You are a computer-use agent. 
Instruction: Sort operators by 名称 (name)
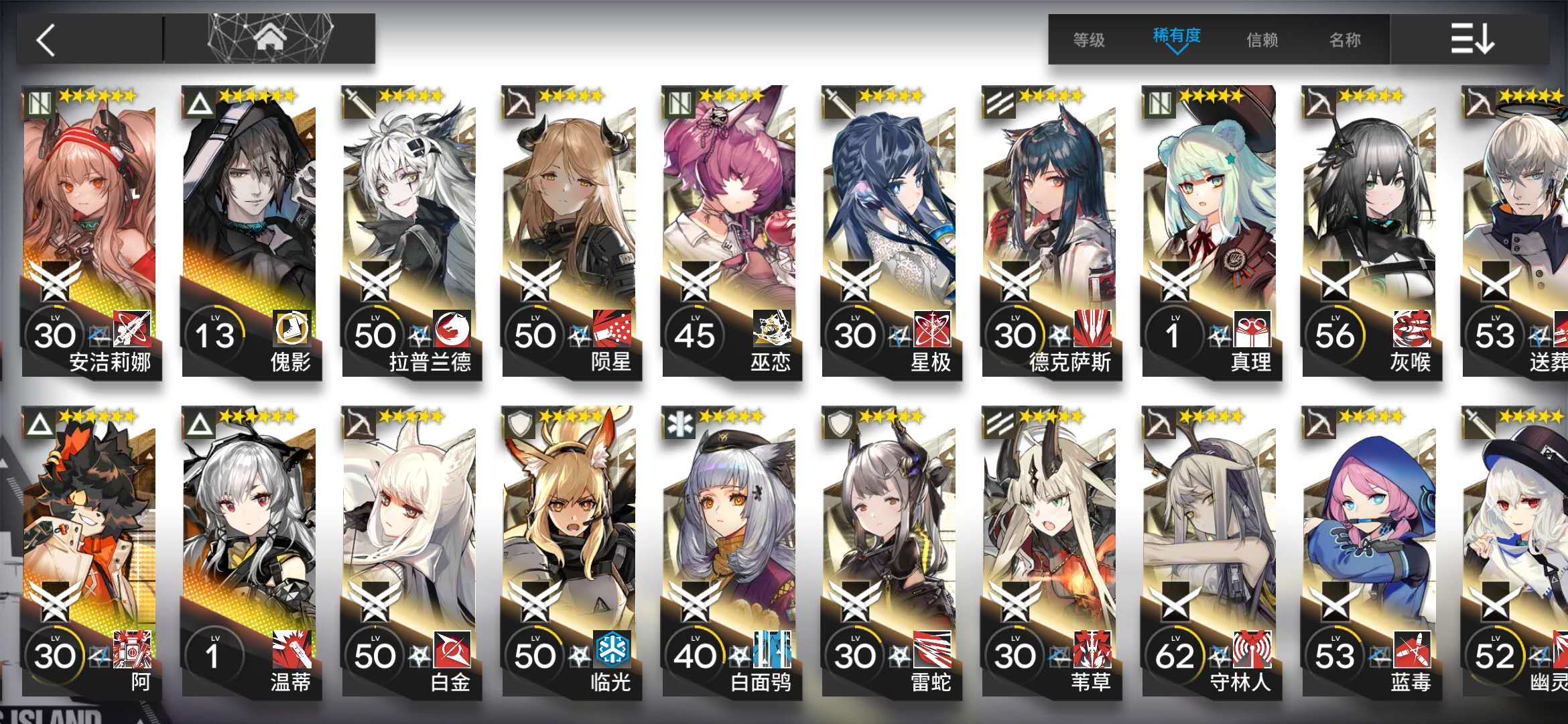pyautogui.click(x=1345, y=40)
